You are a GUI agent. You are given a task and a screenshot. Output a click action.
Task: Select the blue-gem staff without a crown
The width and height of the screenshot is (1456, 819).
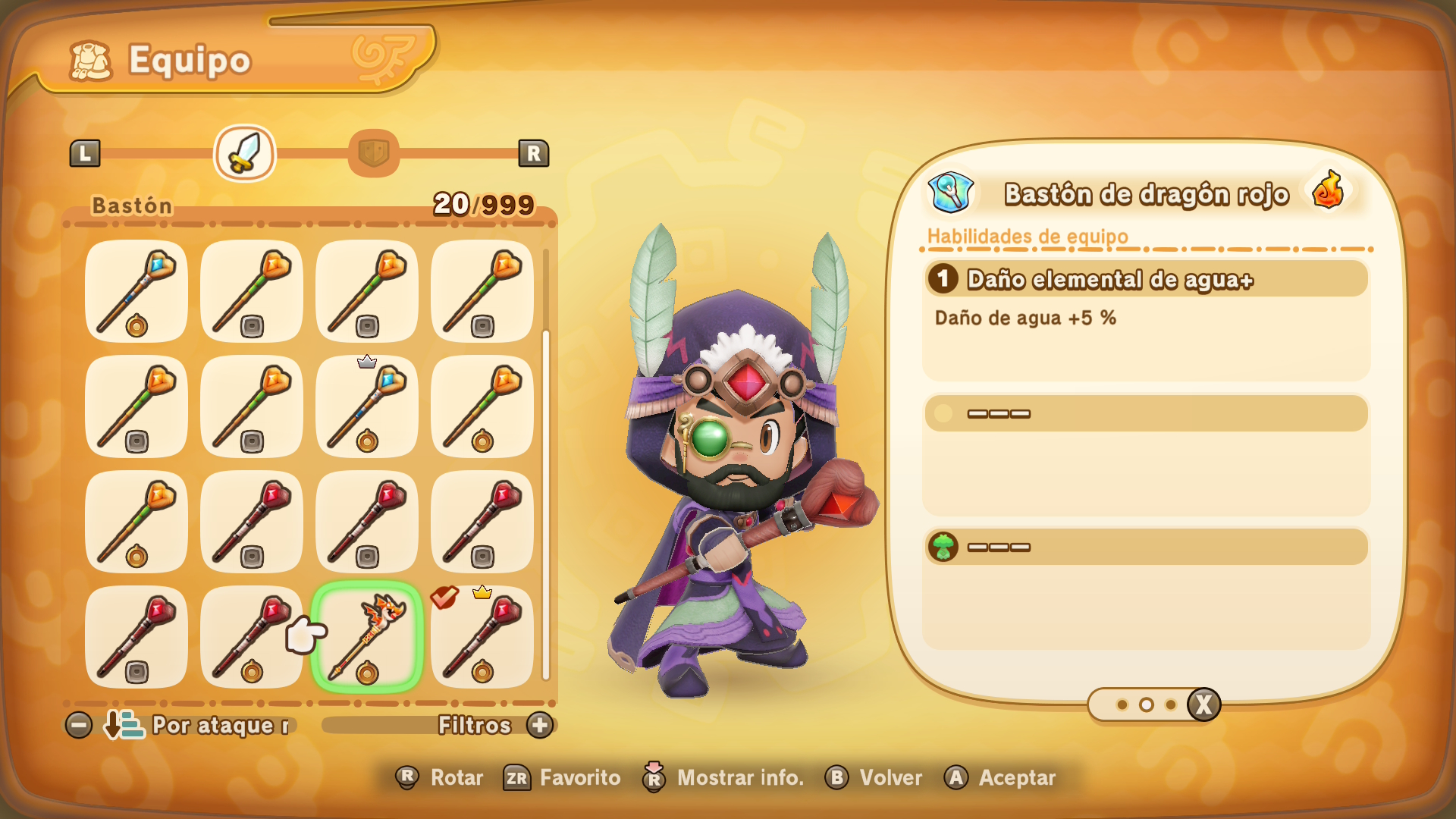click(136, 291)
